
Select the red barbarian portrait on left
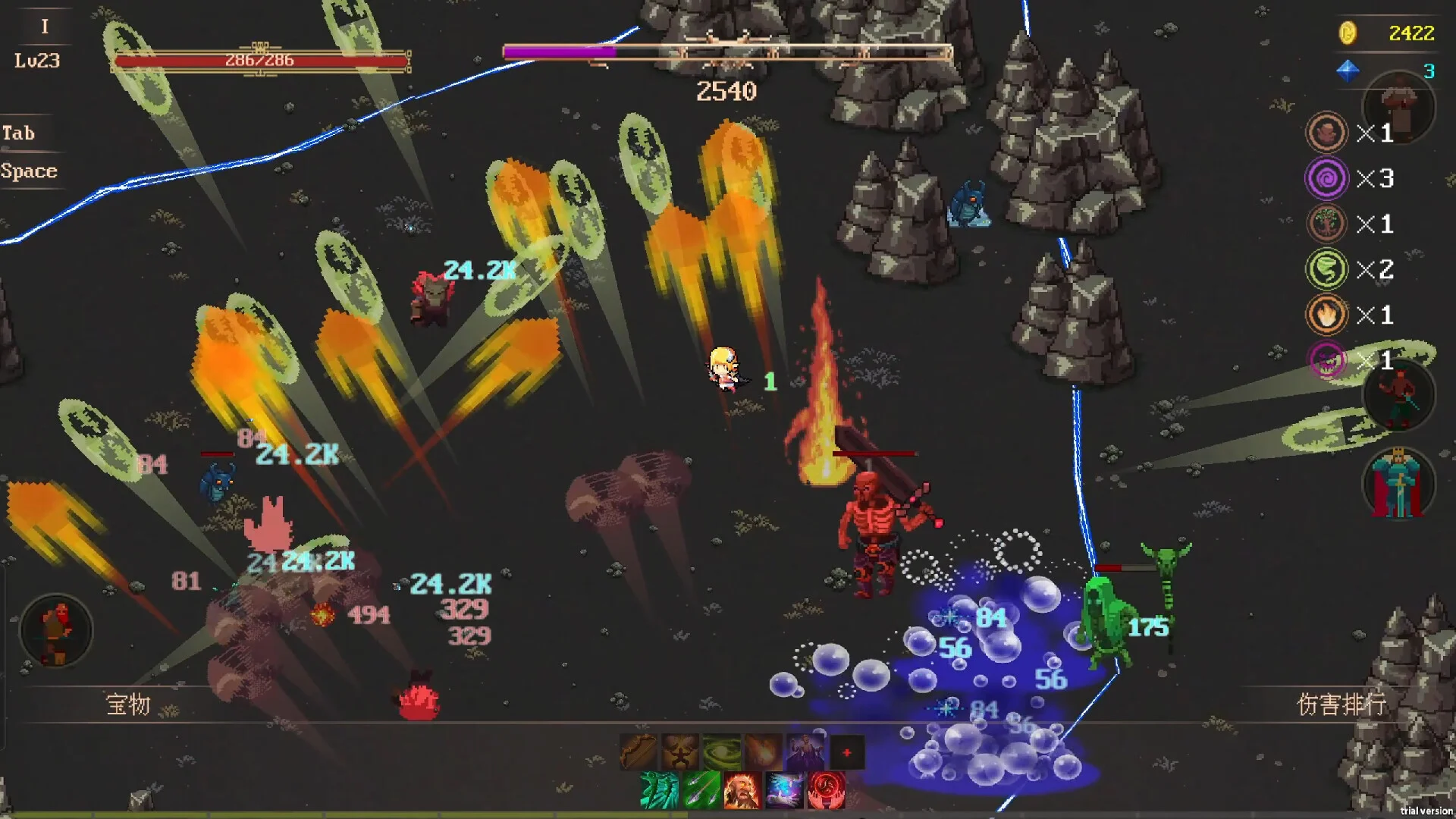coord(55,631)
